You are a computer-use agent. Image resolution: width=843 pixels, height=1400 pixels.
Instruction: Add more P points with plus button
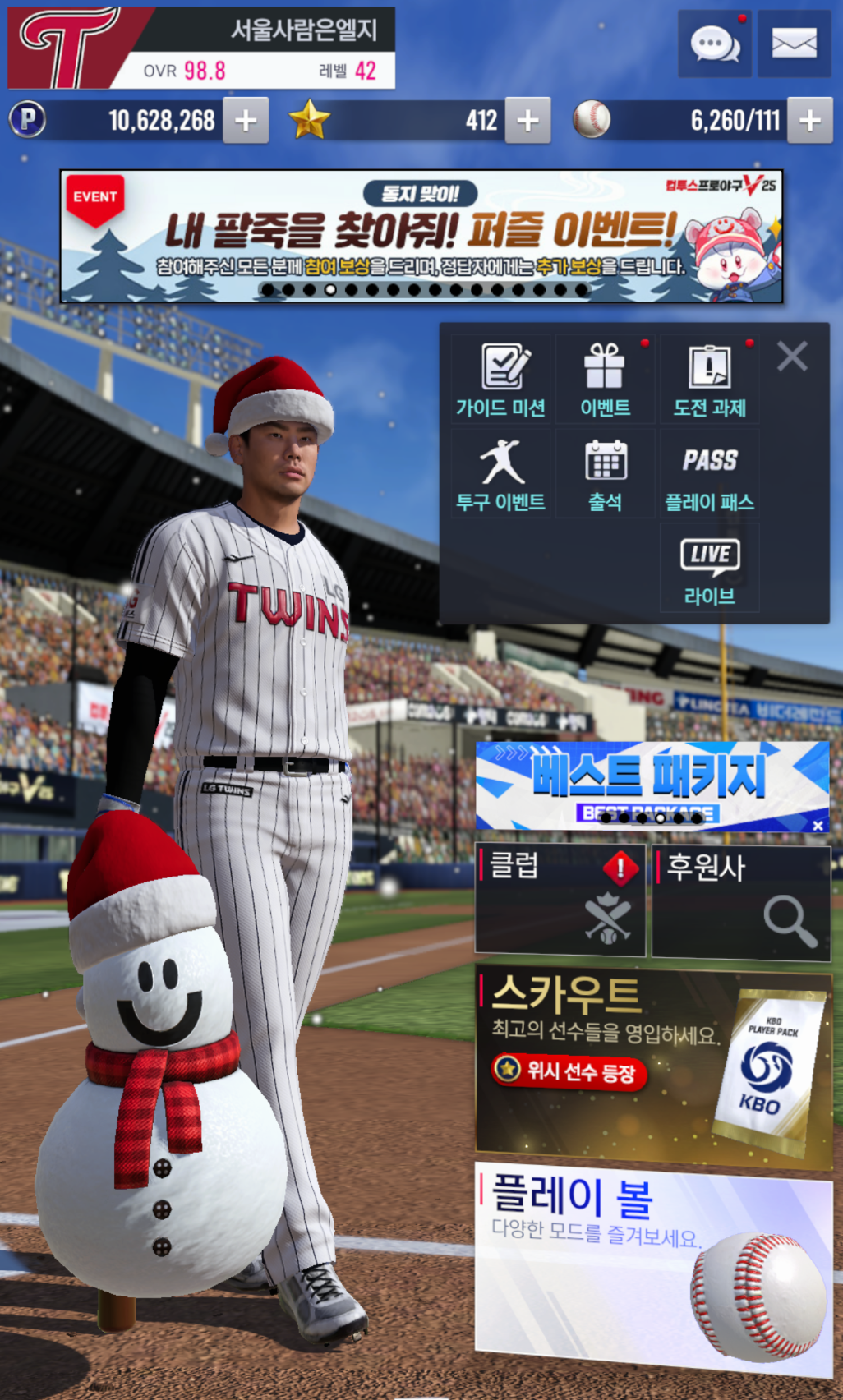click(x=246, y=121)
